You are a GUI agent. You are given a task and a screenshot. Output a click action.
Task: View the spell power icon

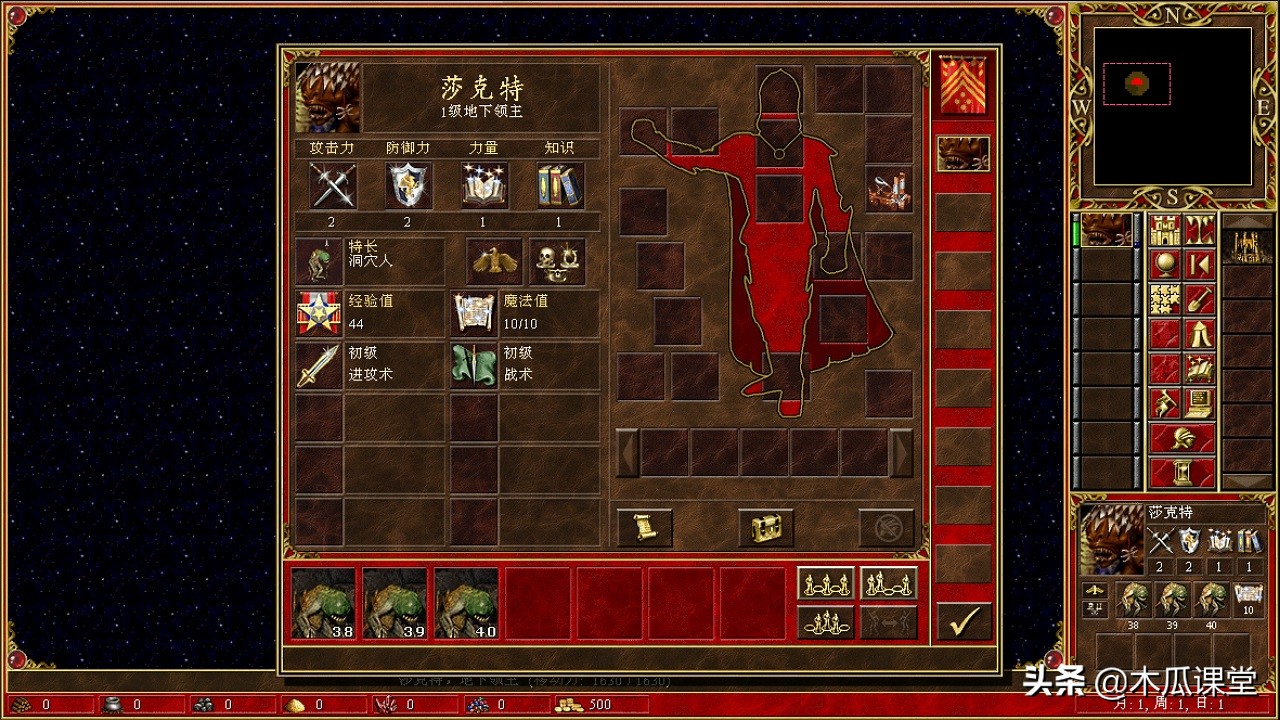pos(484,186)
